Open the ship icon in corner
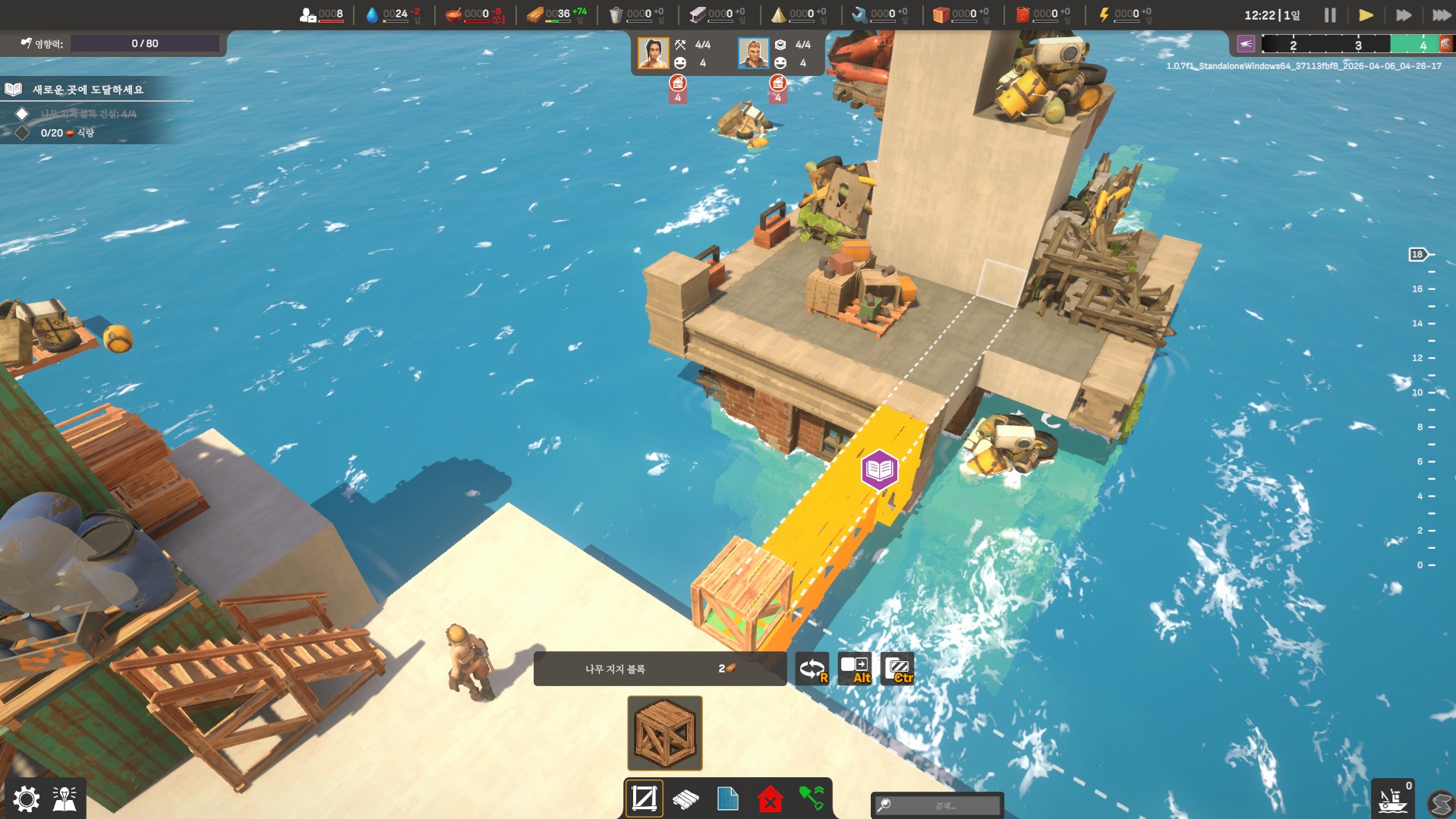 click(1392, 800)
